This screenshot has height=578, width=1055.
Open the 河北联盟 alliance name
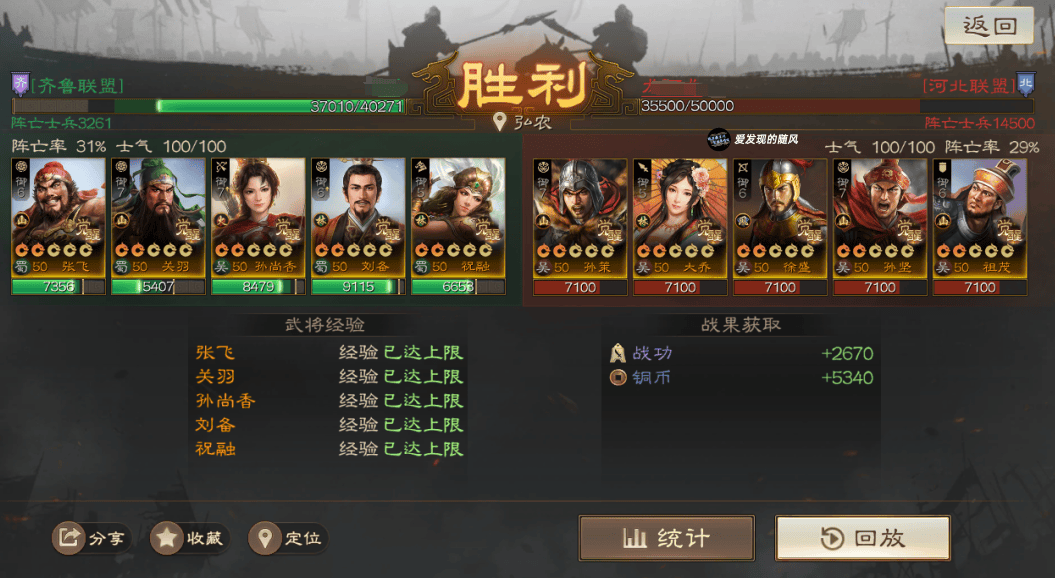click(x=966, y=85)
